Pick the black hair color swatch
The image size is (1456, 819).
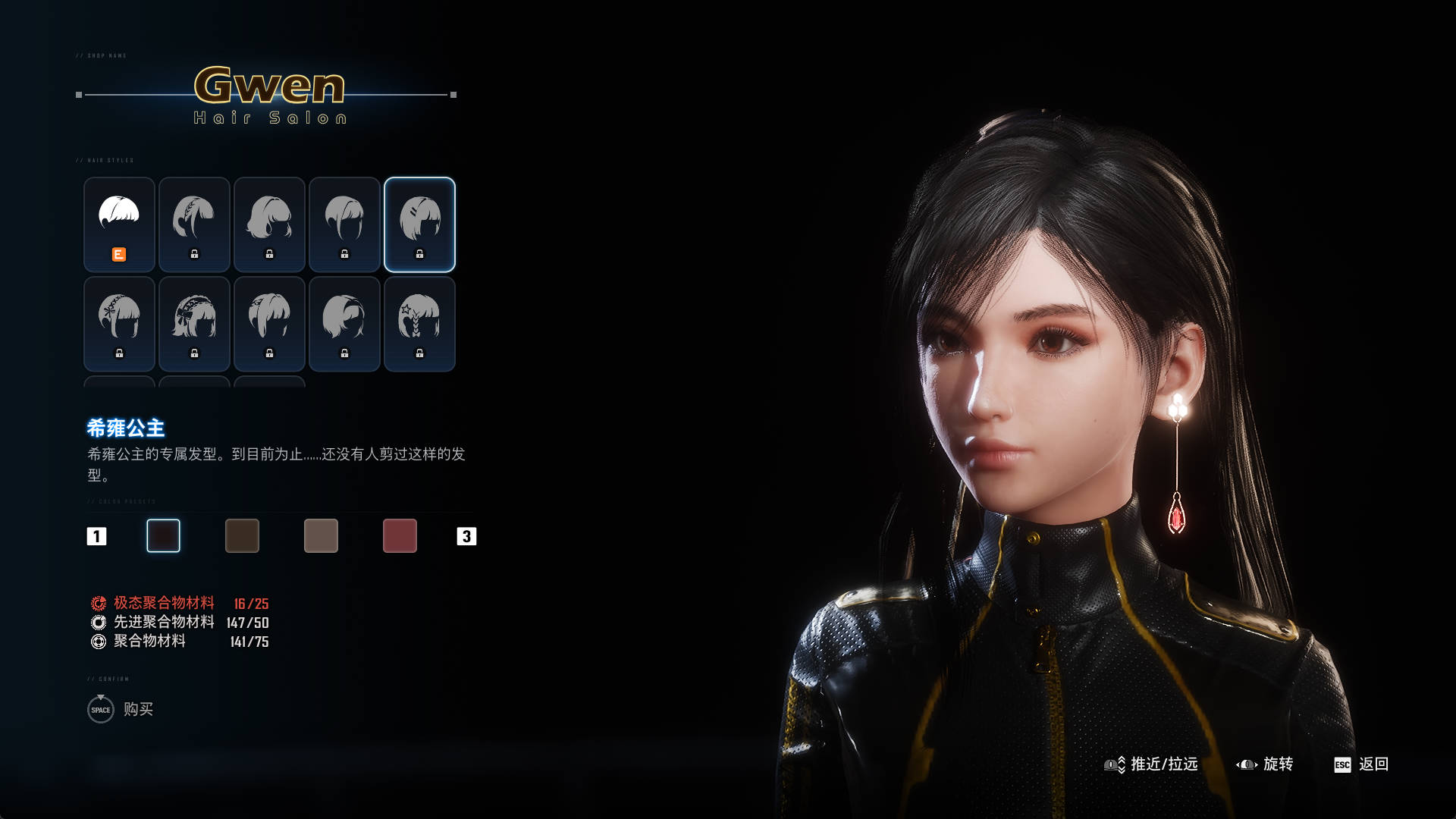163,536
